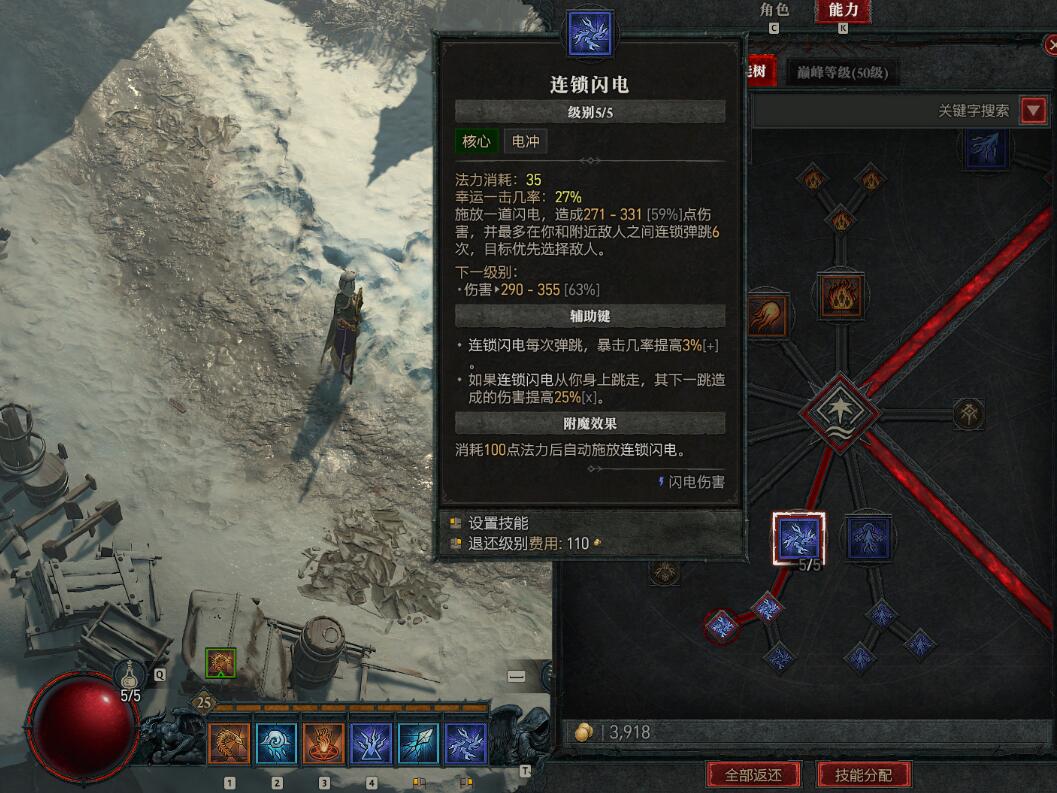Activate hotbar slot 1 fiery serpent skill
Screen dimensions: 1057x793
tap(229, 745)
